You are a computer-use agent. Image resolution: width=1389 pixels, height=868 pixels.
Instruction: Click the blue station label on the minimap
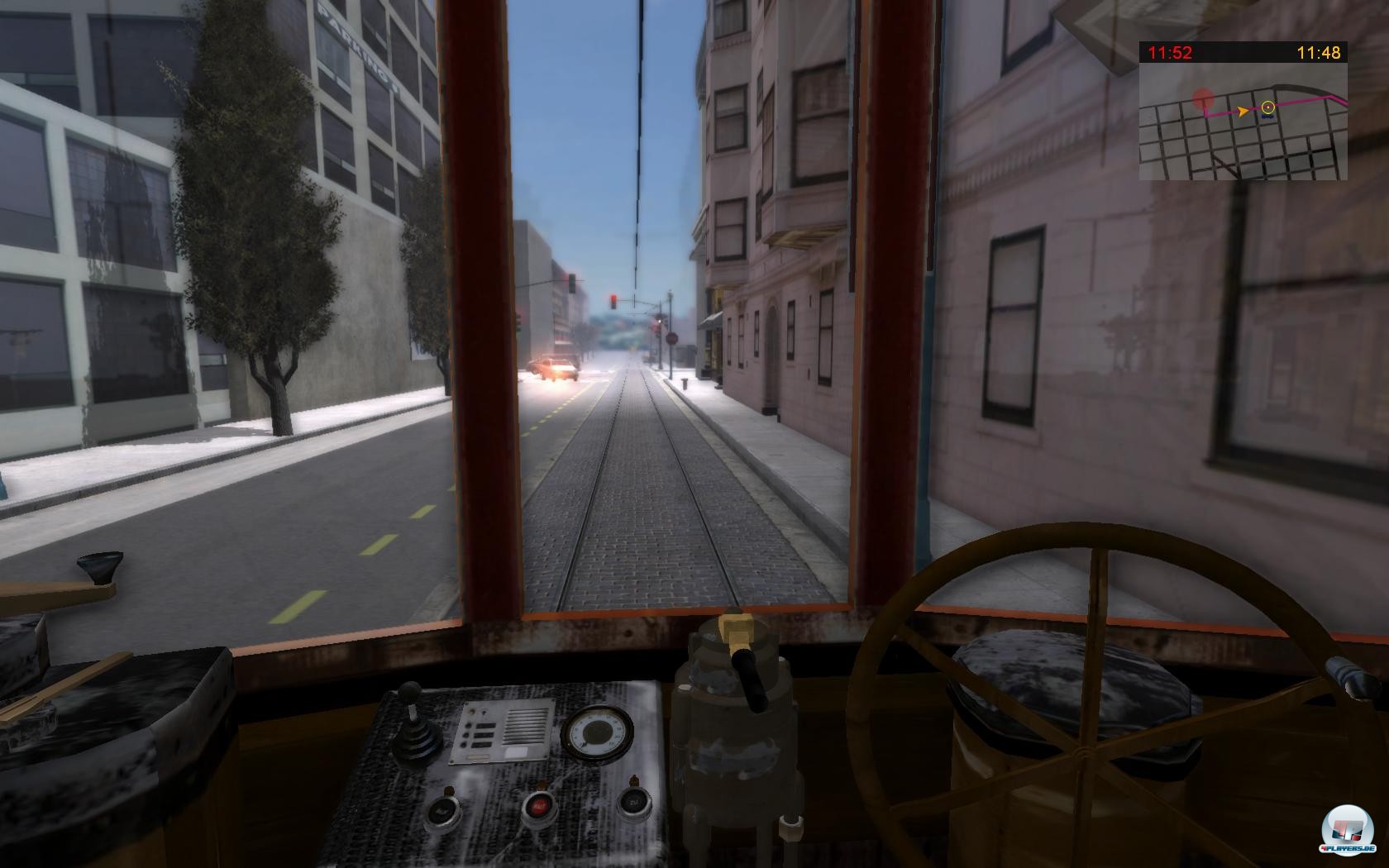pyautogui.click(x=1267, y=117)
